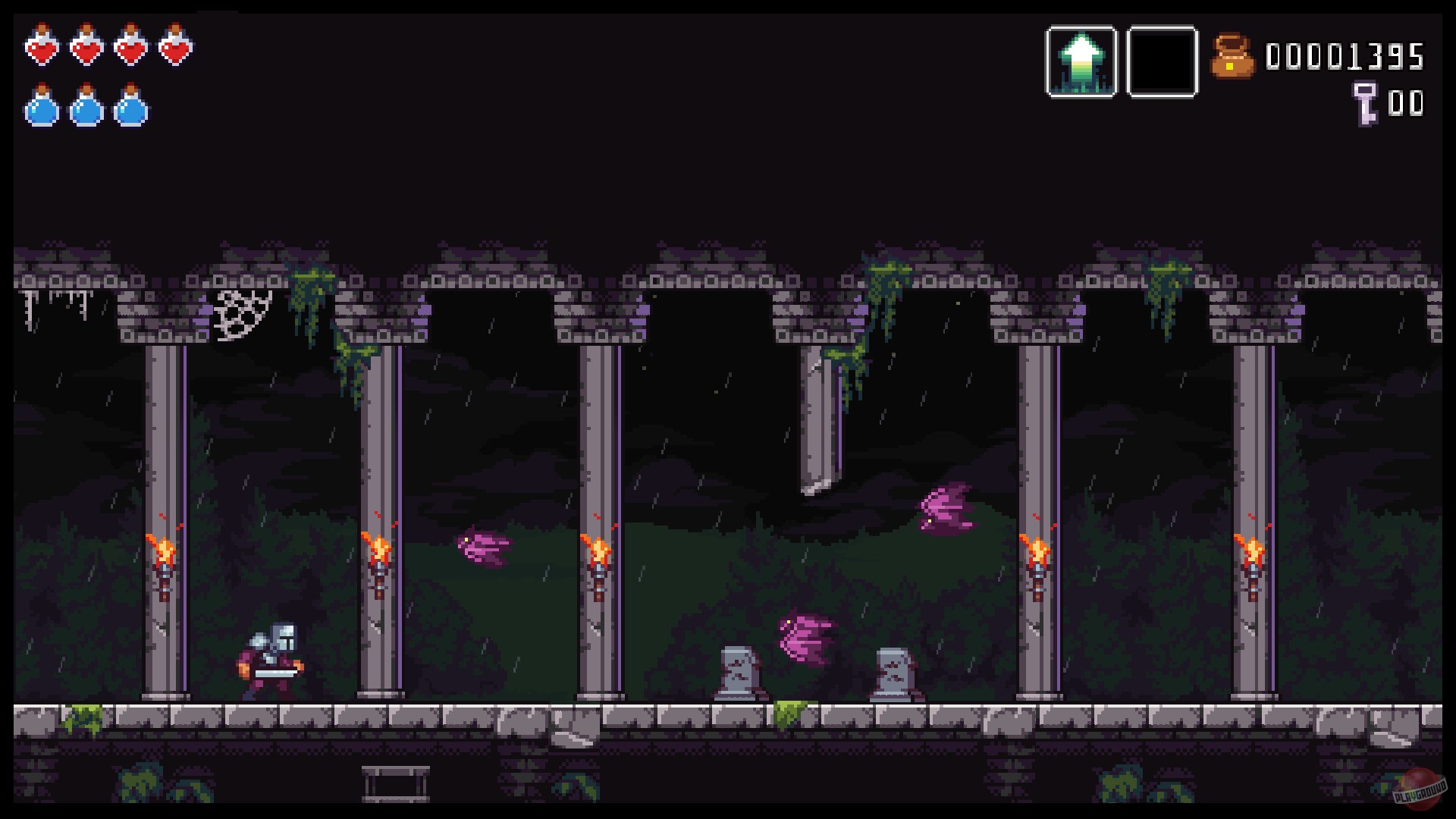Select the second red heart potion

click(86, 47)
